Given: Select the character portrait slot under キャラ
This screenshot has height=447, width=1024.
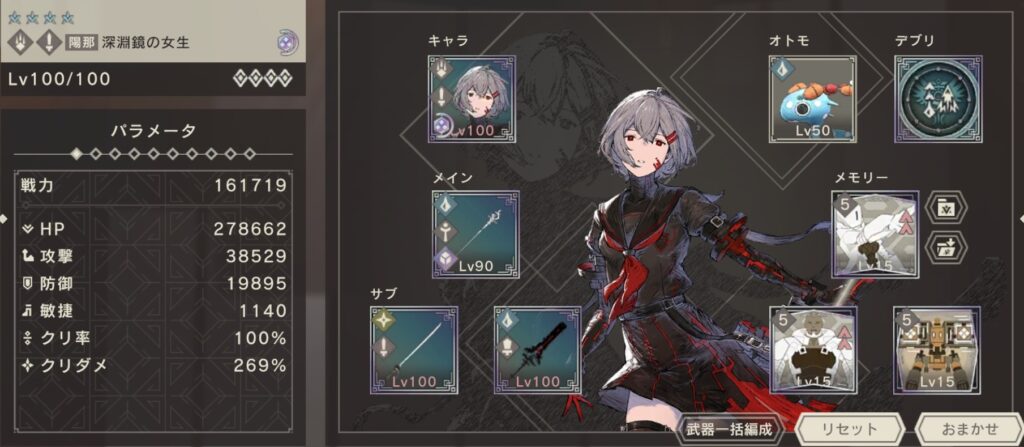Looking at the screenshot, I should [x=472, y=98].
